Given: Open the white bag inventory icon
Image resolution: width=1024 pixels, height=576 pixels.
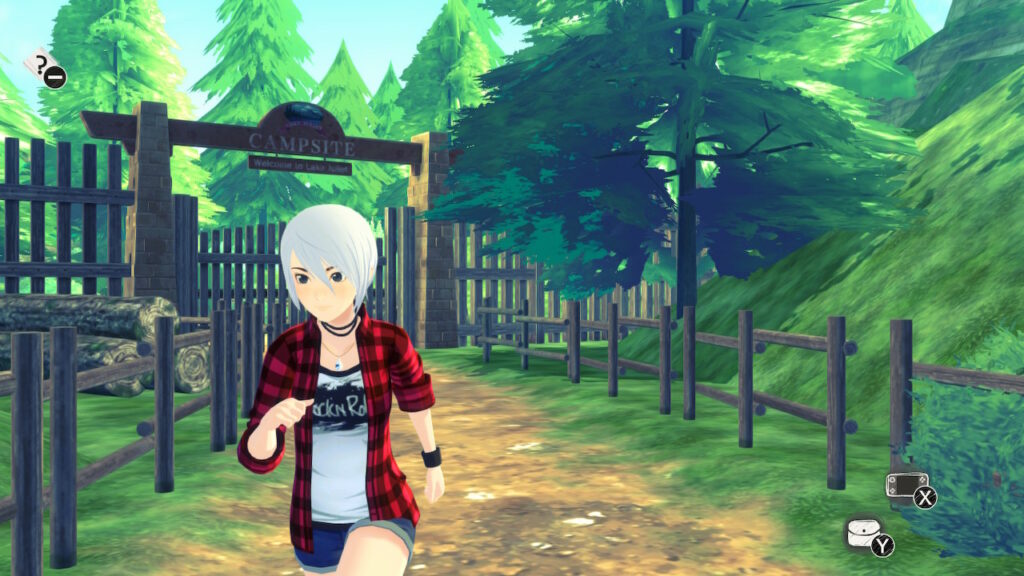Looking at the screenshot, I should (x=863, y=533).
